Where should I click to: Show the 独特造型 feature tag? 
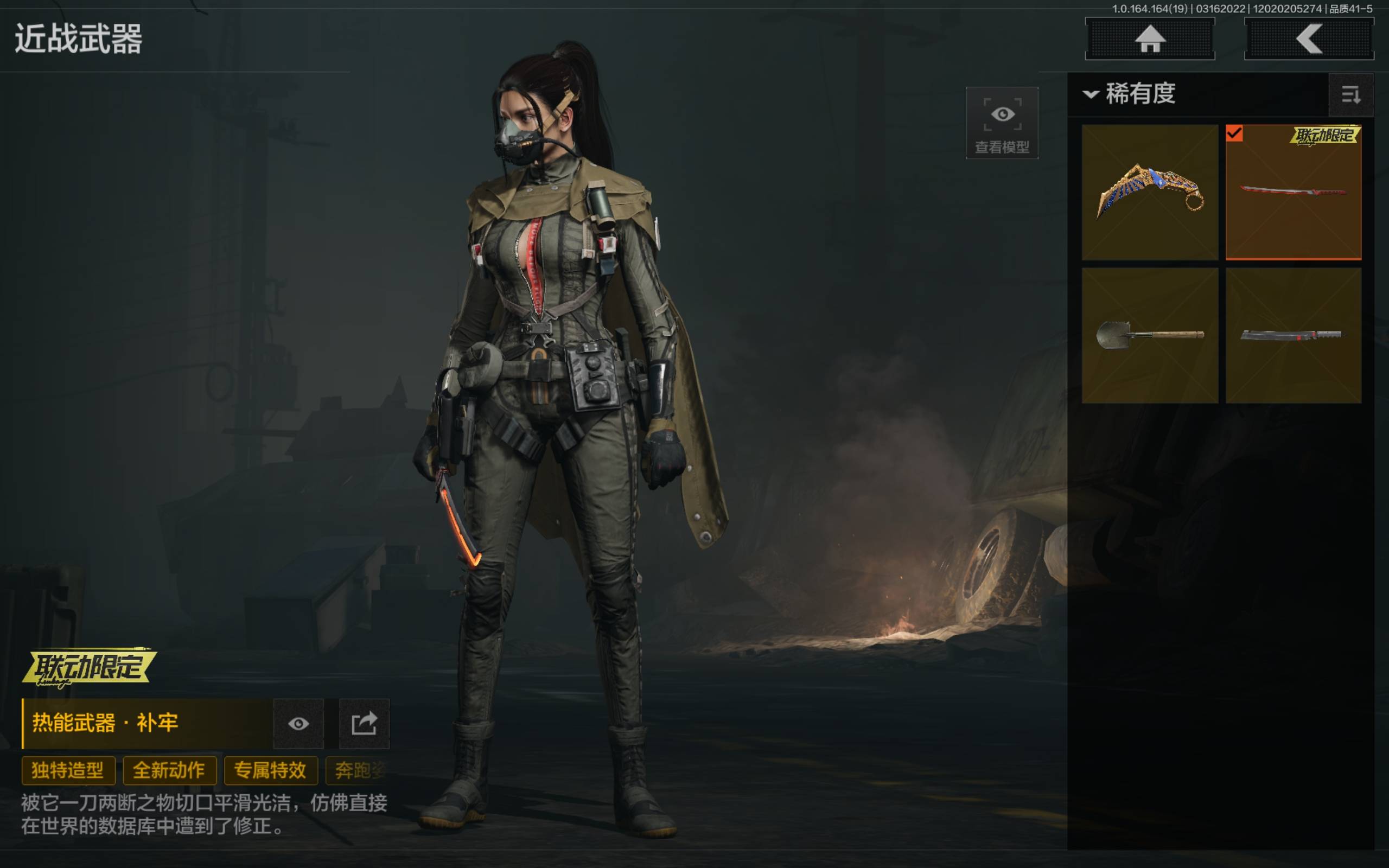tap(68, 770)
